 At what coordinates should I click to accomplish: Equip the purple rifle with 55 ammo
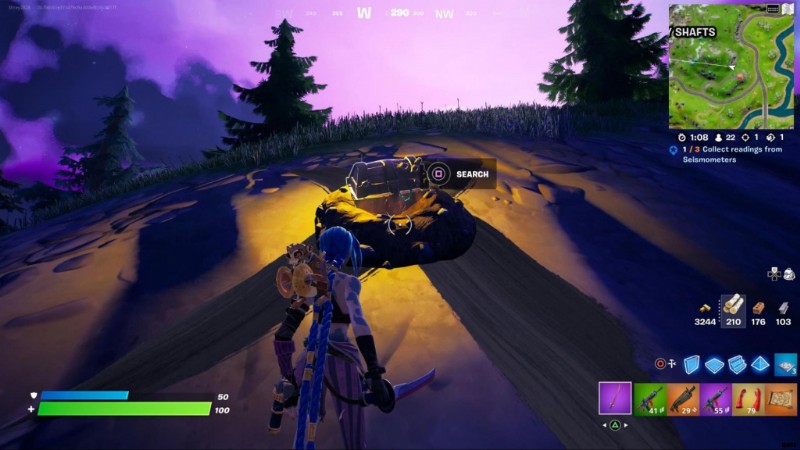click(x=715, y=398)
